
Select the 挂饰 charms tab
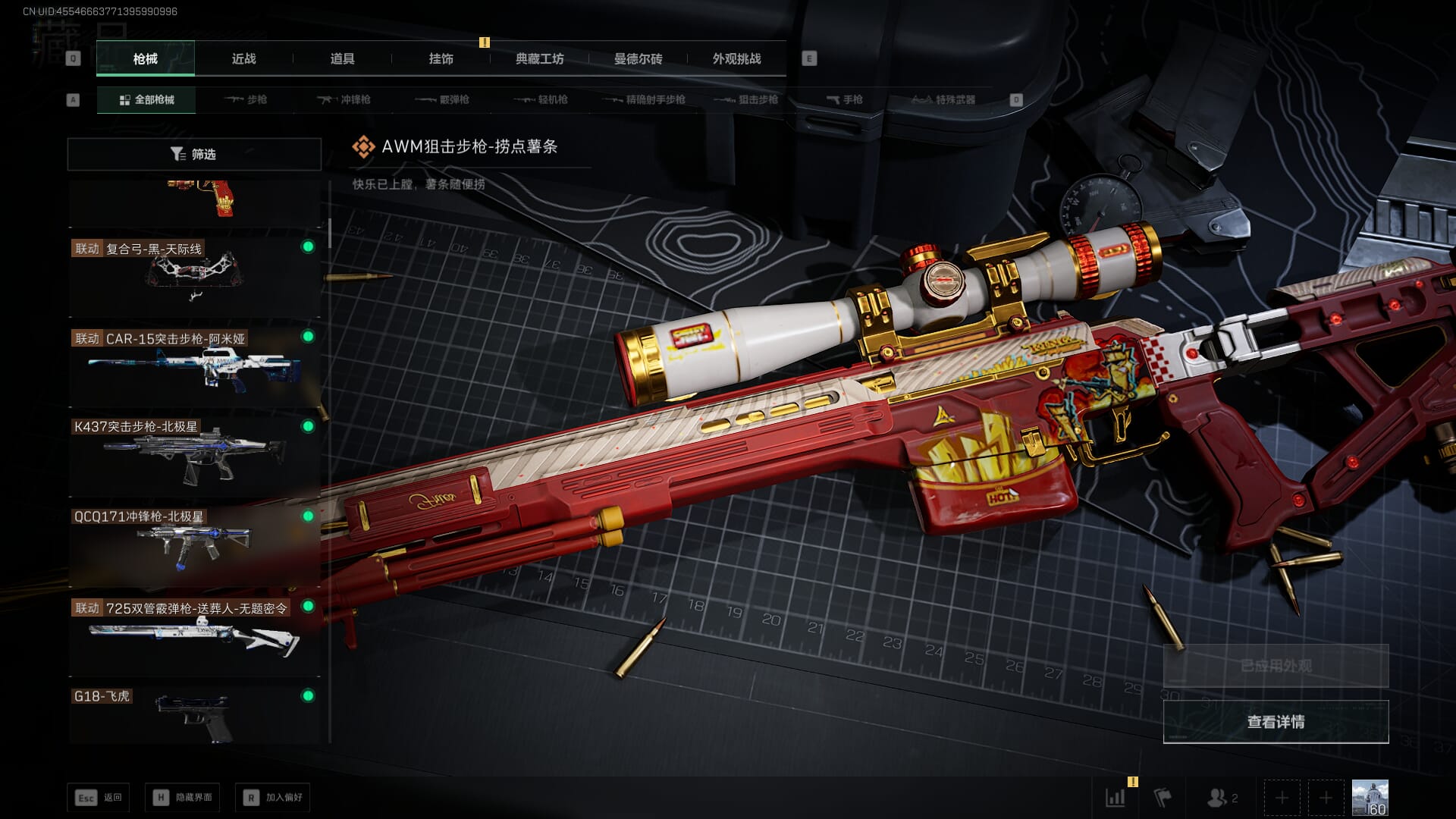pyautogui.click(x=441, y=58)
